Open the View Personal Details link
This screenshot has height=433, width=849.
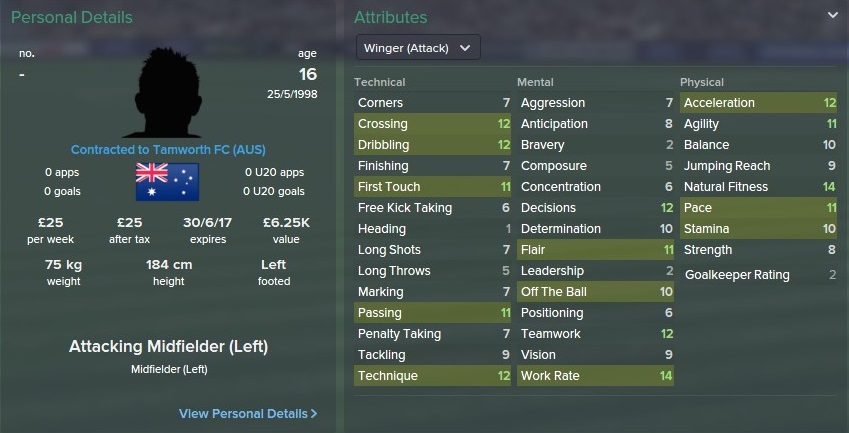(x=248, y=413)
